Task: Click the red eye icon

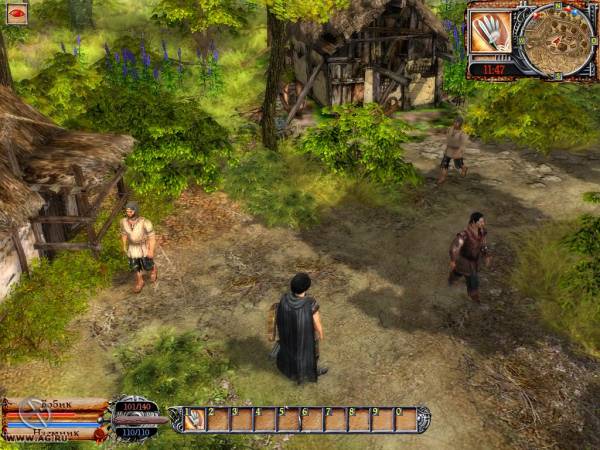Action: click(x=17, y=13)
